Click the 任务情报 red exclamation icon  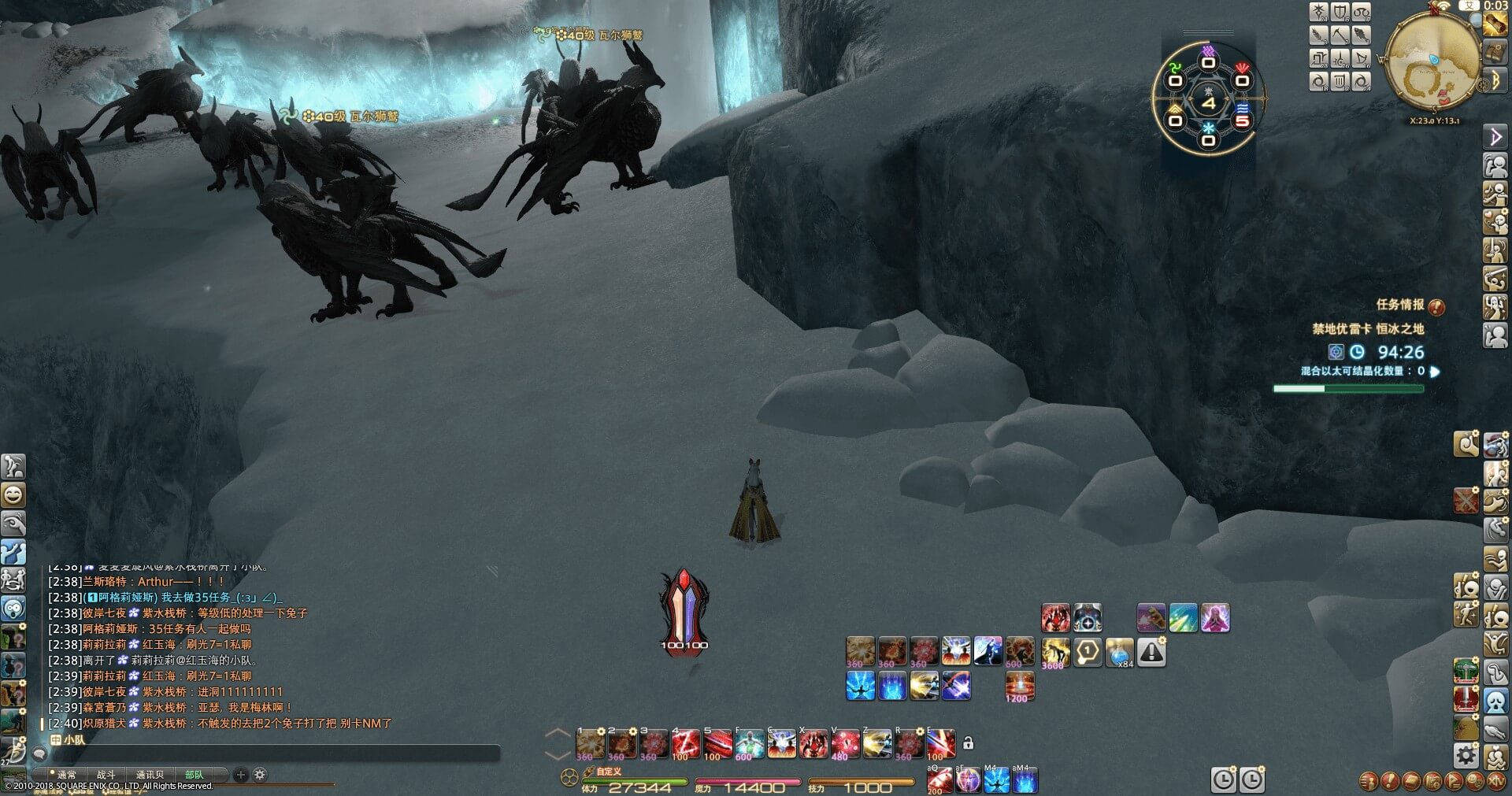click(x=1436, y=306)
